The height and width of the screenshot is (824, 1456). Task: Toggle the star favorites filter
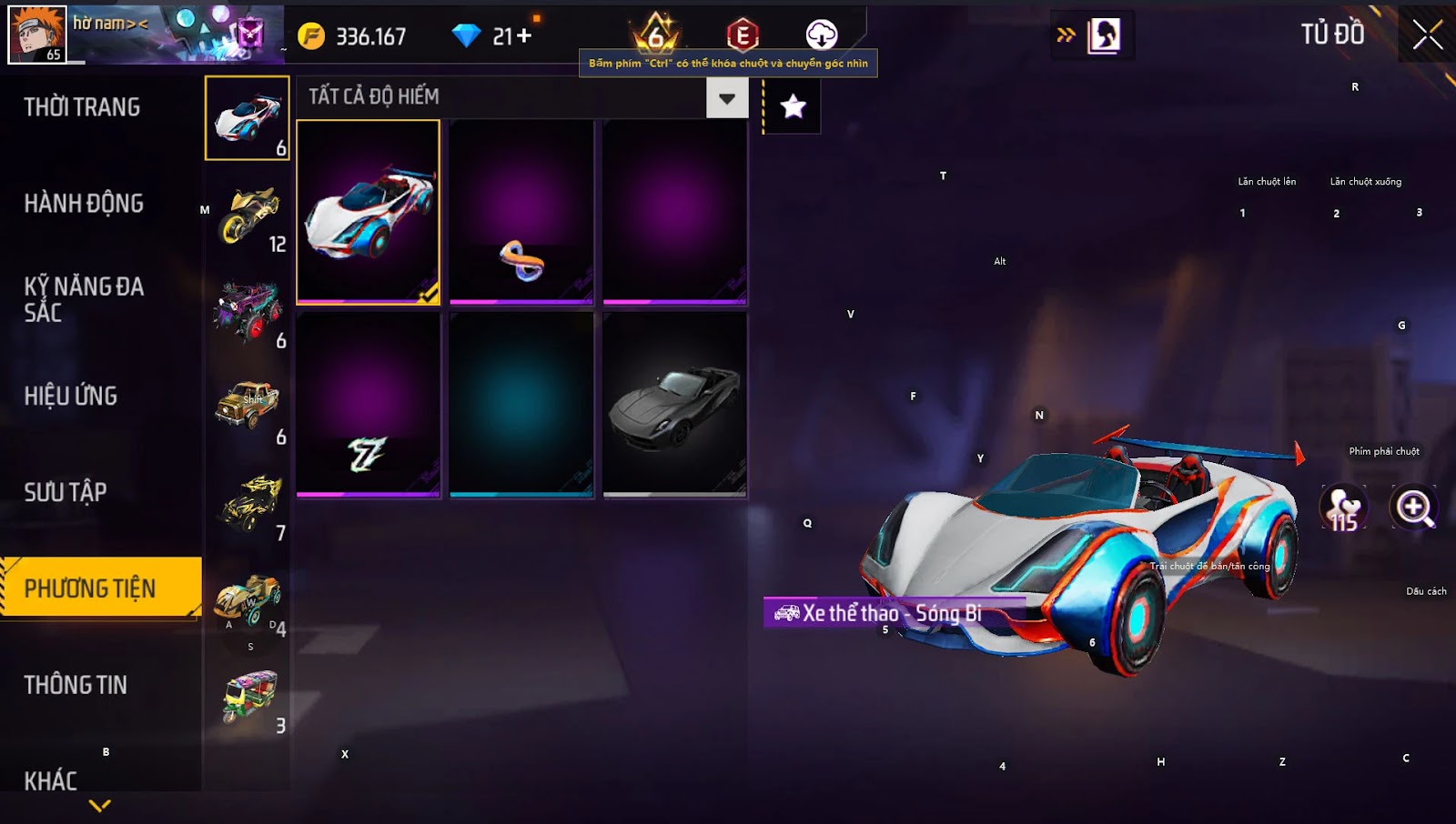click(x=793, y=107)
